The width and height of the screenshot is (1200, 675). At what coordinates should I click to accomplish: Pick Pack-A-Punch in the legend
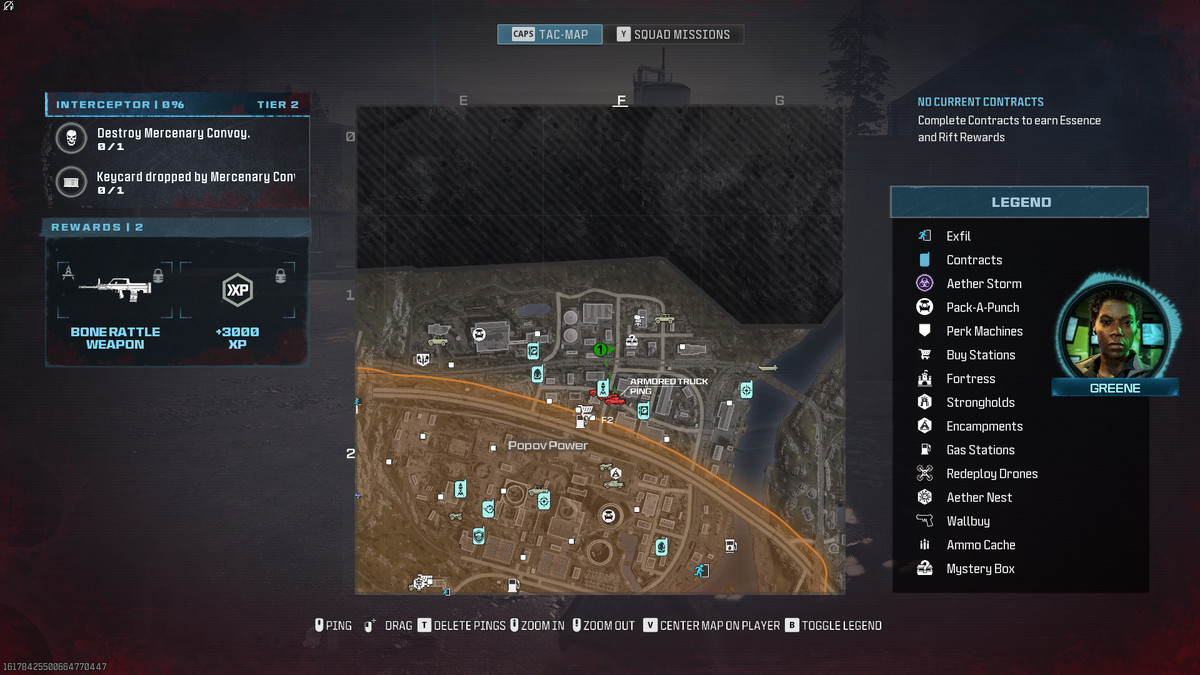(982, 307)
